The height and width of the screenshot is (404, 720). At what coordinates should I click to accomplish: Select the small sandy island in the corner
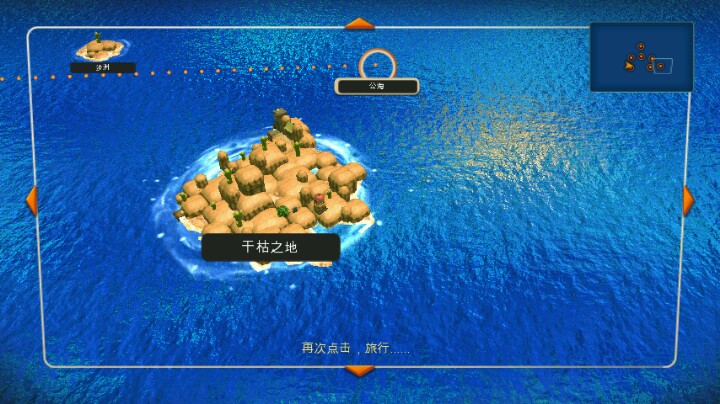click(101, 47)
